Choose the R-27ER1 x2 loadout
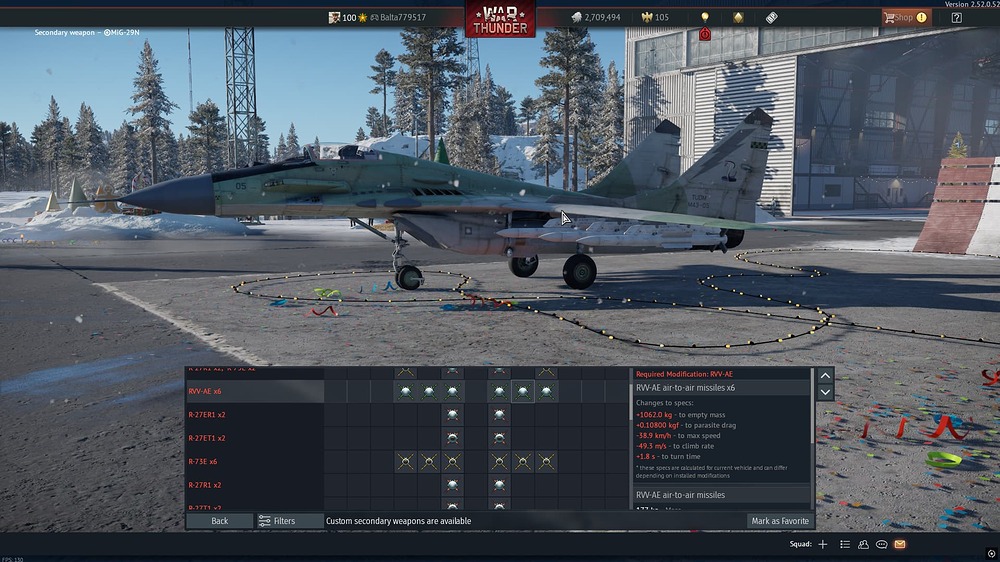The height and width of the screenshot is (562, 1000). coord(254,415)
